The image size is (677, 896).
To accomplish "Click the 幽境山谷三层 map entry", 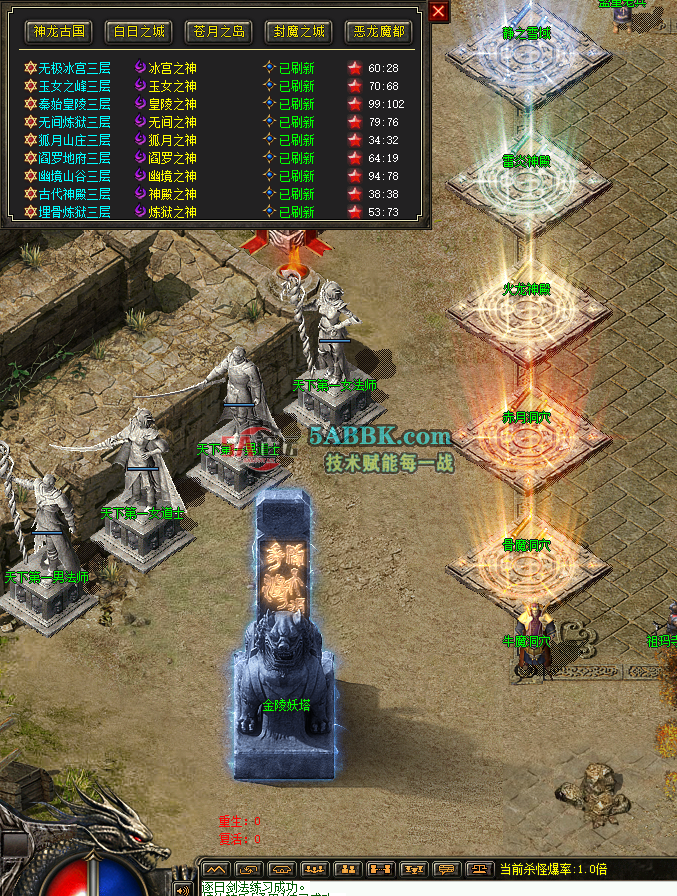I will click(x=74, y=176).
